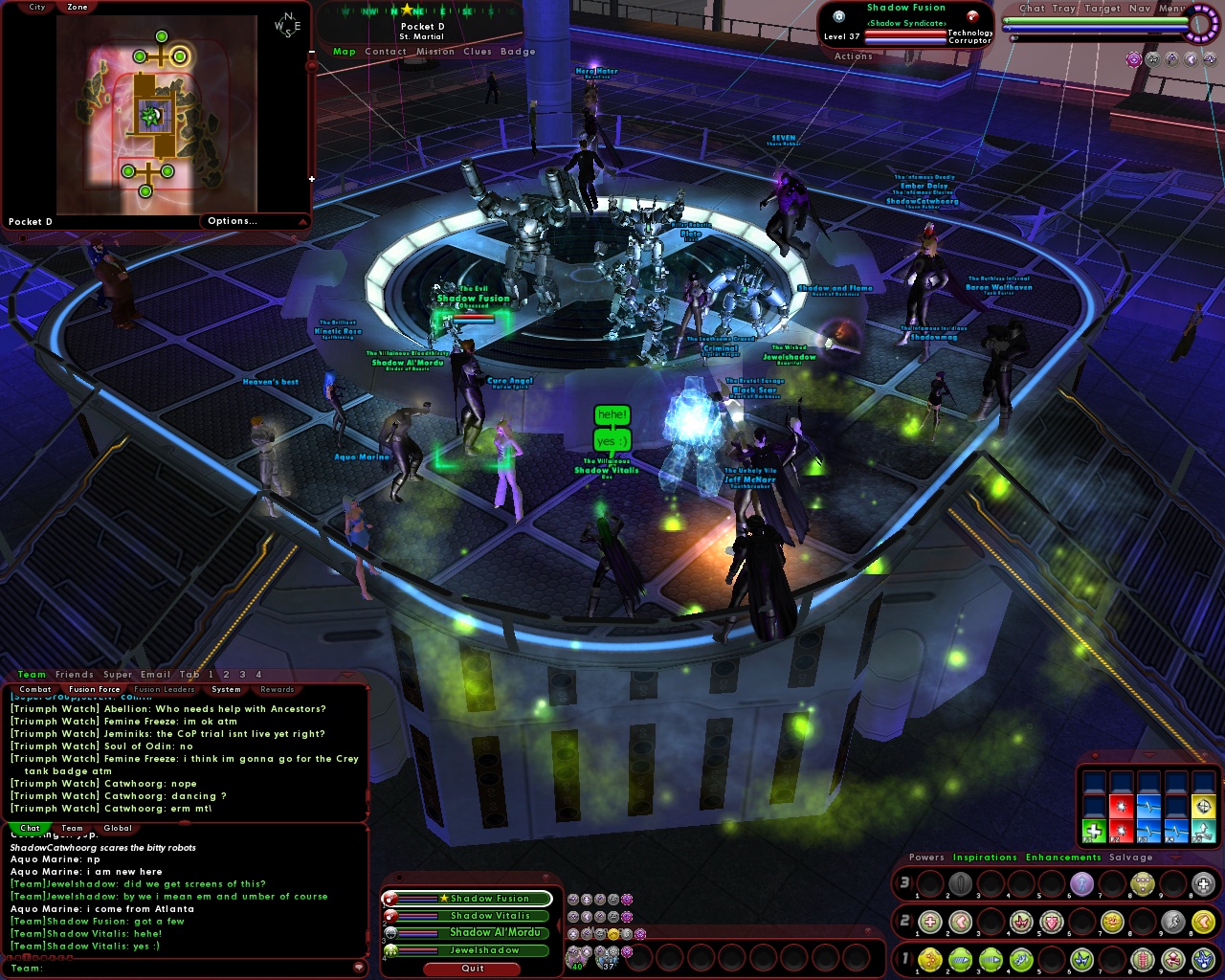Open the red dropdown arrow above Salvage
The image size is (1225, 980).
click(x=1173, y=857)
